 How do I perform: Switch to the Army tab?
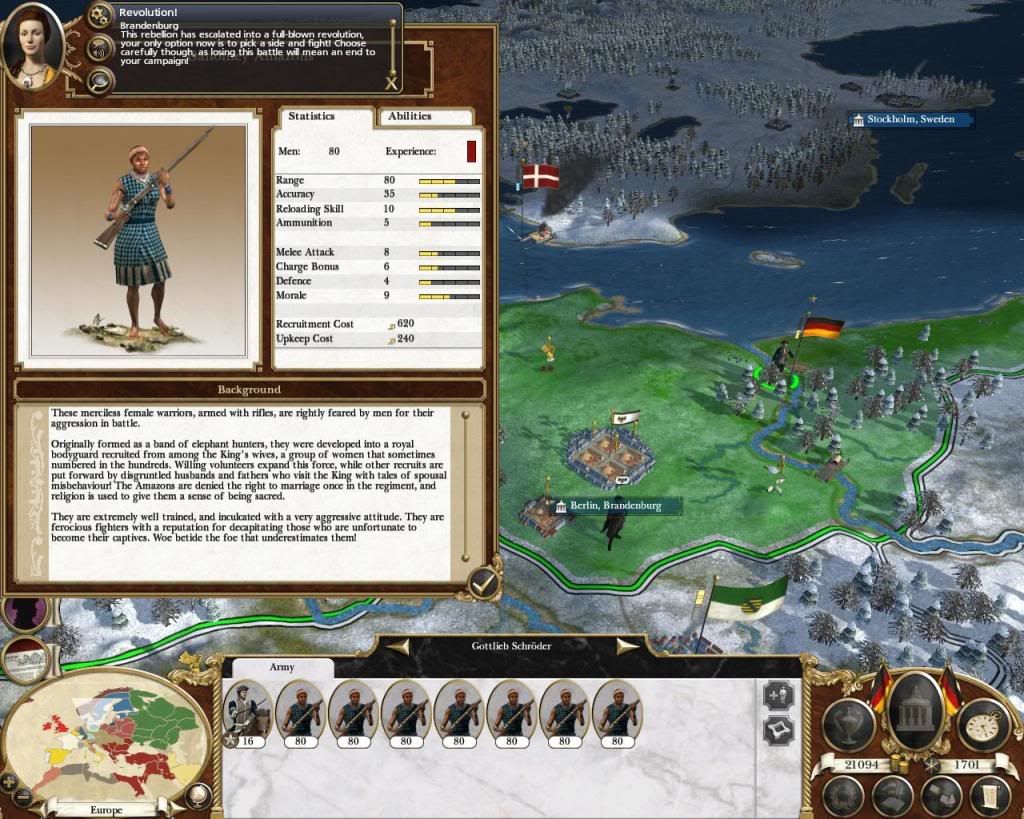[282, 667]
